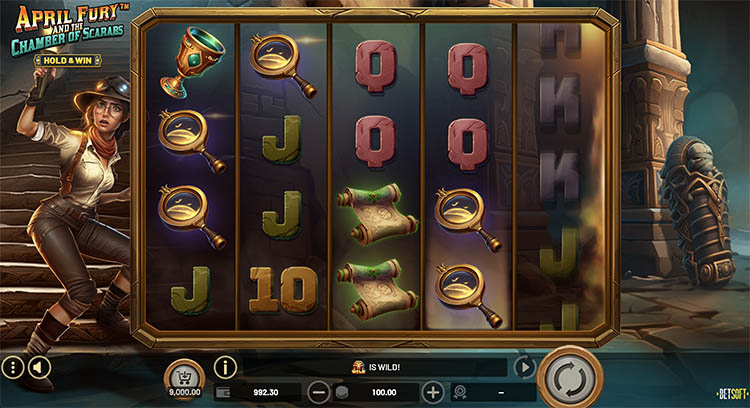
Task: Toggle sound with the speaker icon
Action: [38, 368]
